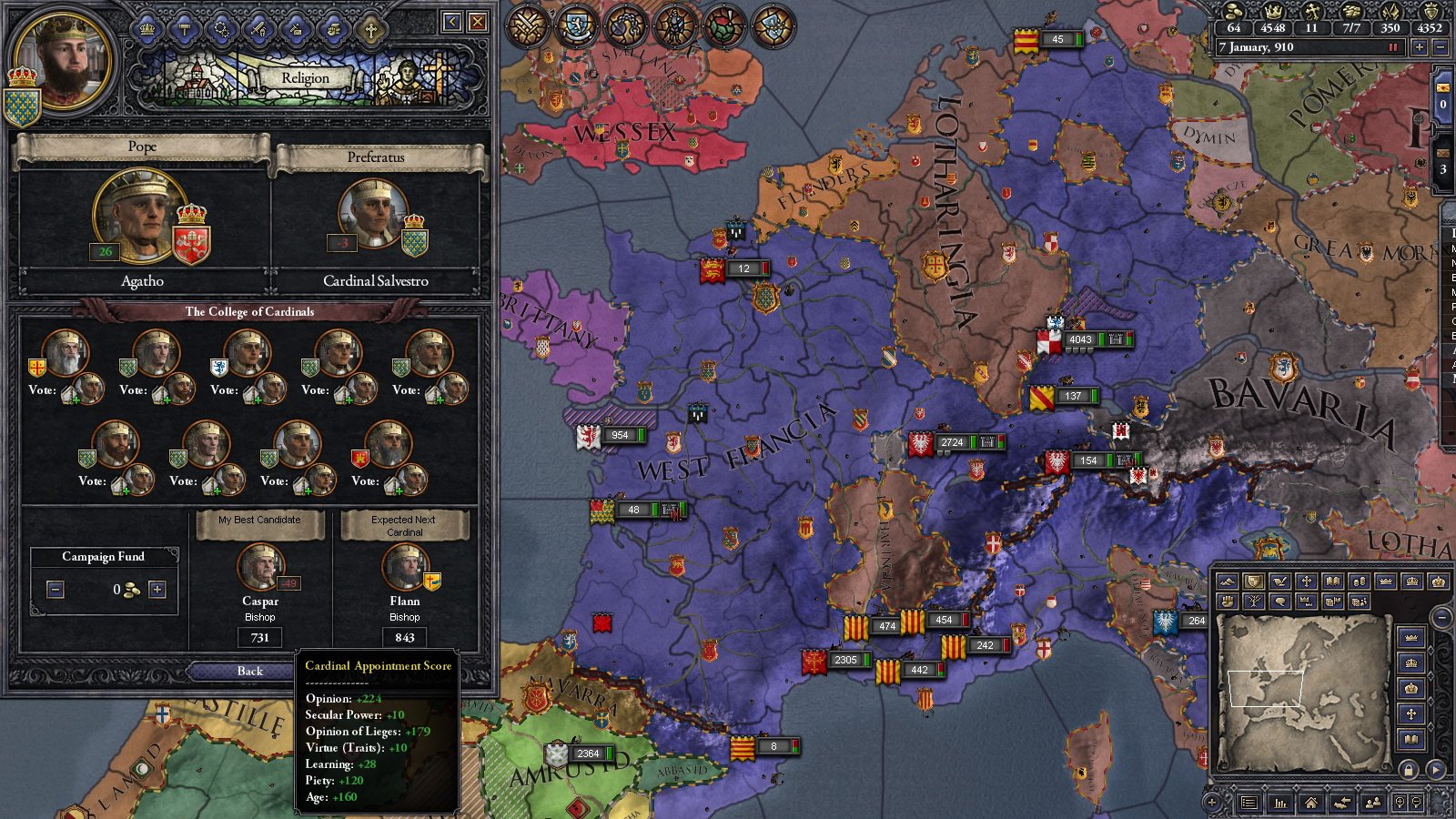Increase the Campaign Fund with the plus
Viewport: 1456px width, 819px height.
point(157,590)
